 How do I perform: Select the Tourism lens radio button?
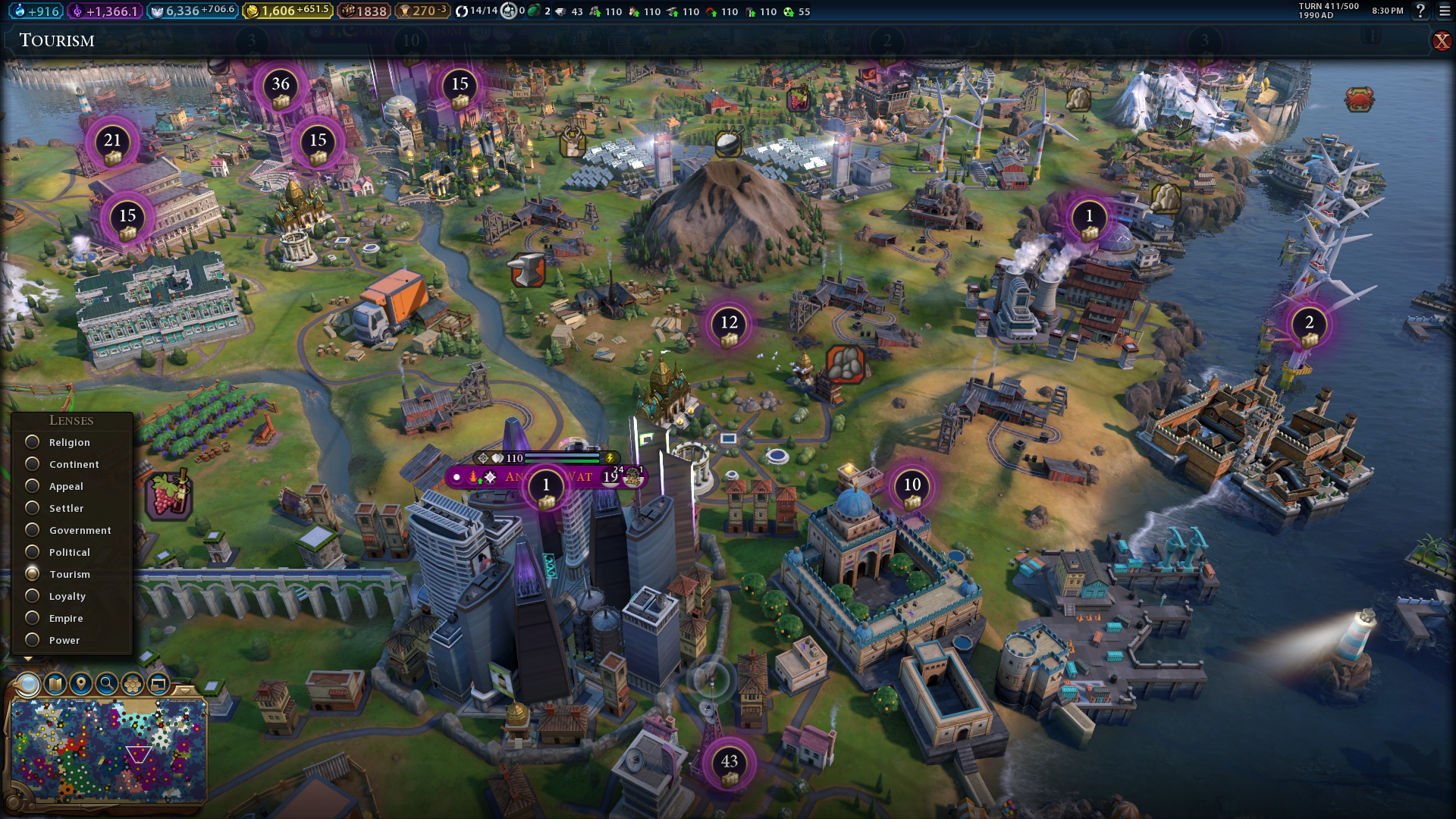[x=33, y=574]
